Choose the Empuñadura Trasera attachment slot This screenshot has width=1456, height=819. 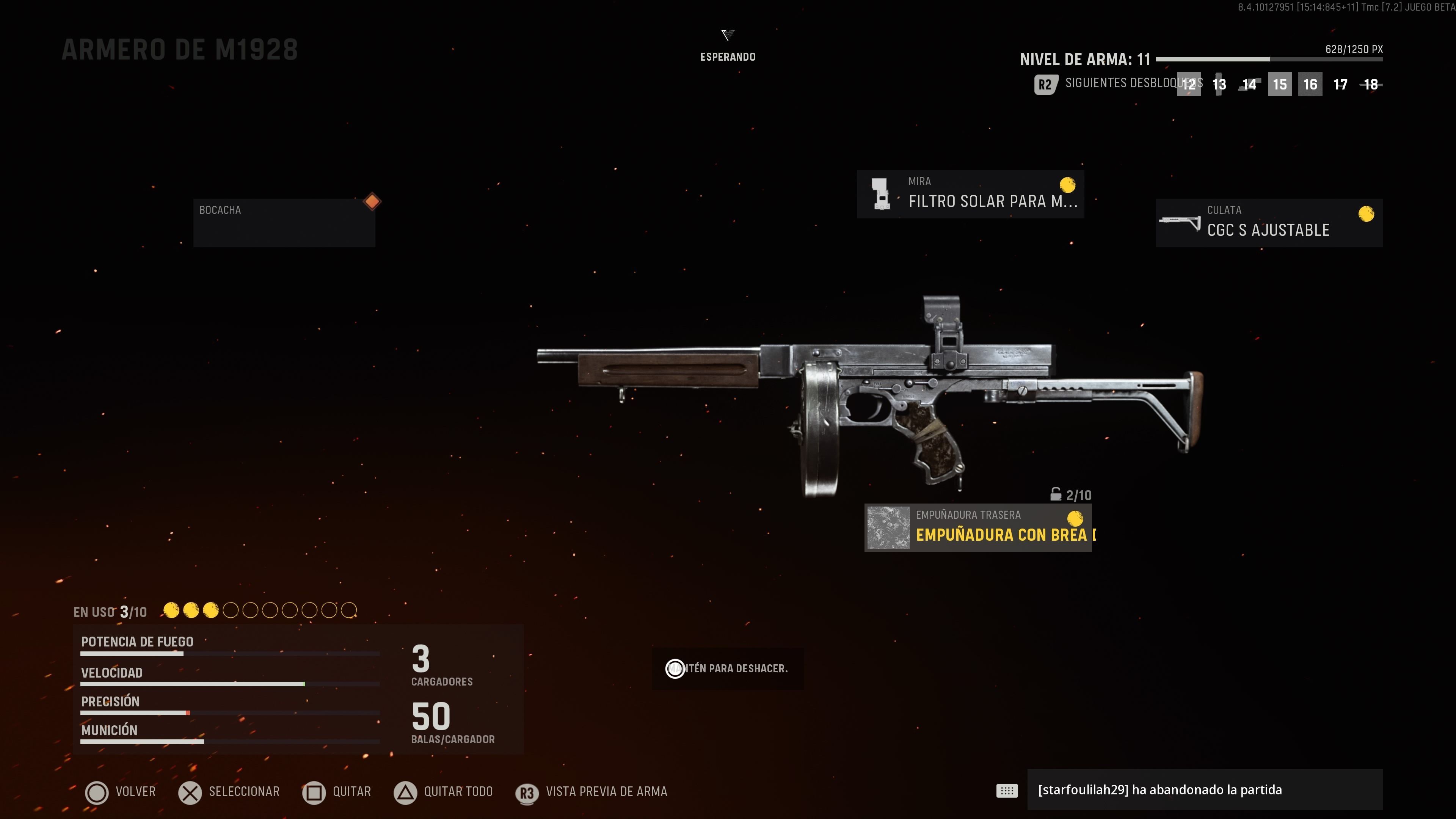click(978, 527)
